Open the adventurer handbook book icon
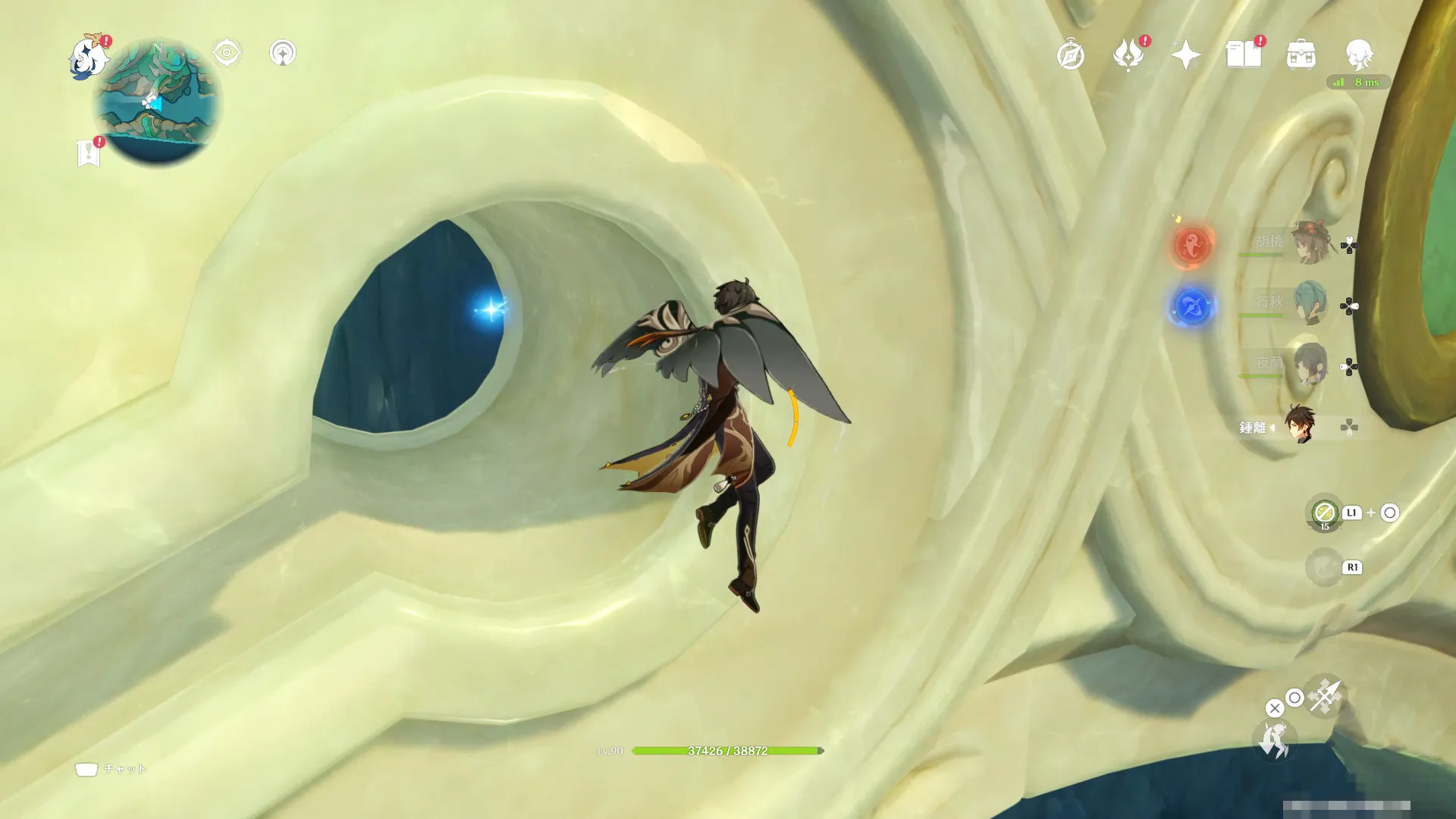 1243,55
